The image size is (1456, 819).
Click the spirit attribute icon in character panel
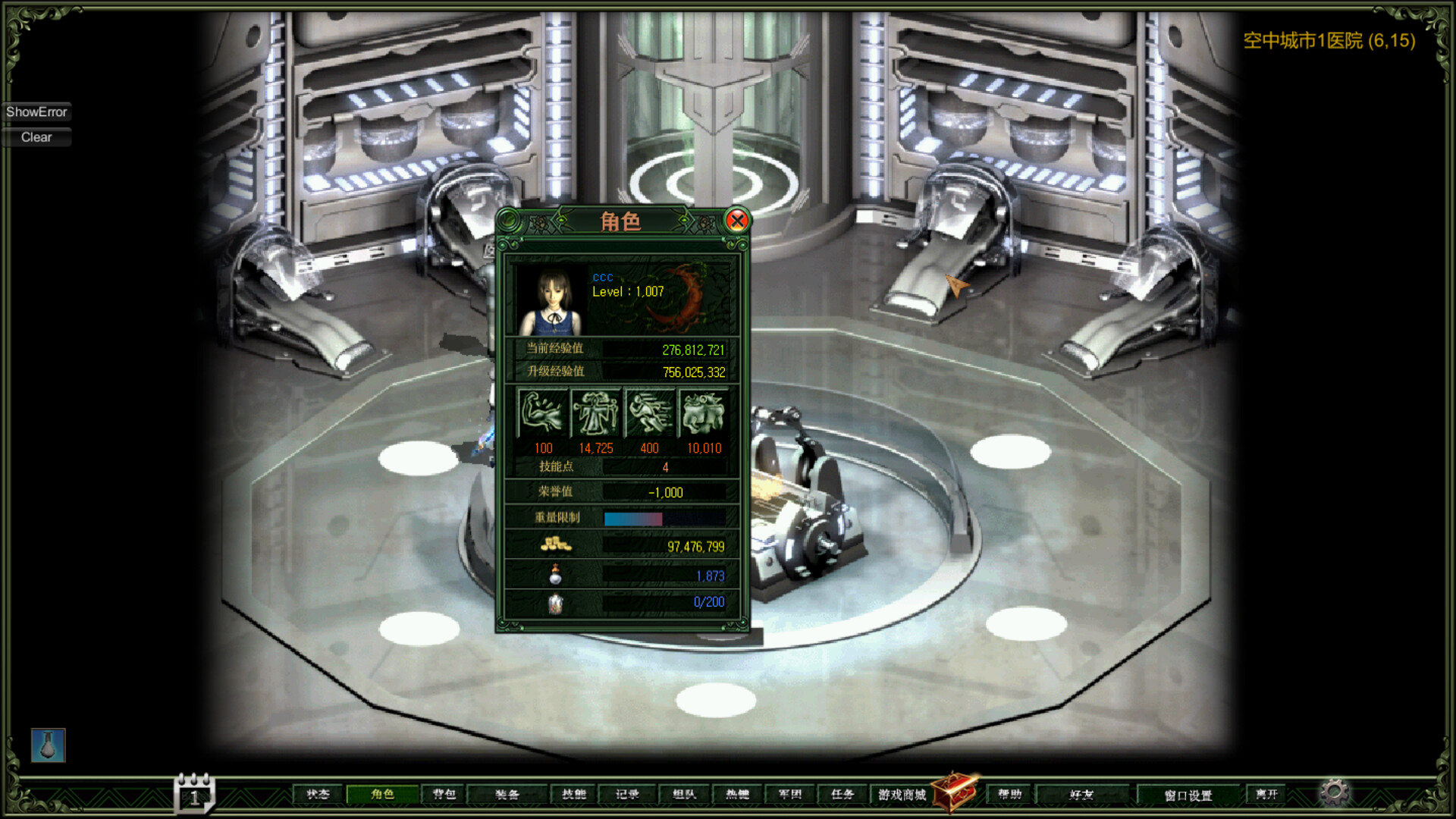point(596,413)
